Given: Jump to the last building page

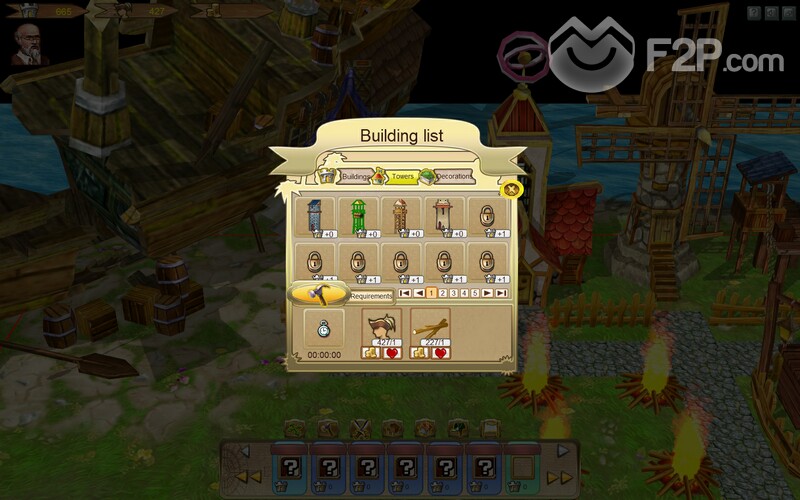Looking at the screenshot, I should 500,293.
